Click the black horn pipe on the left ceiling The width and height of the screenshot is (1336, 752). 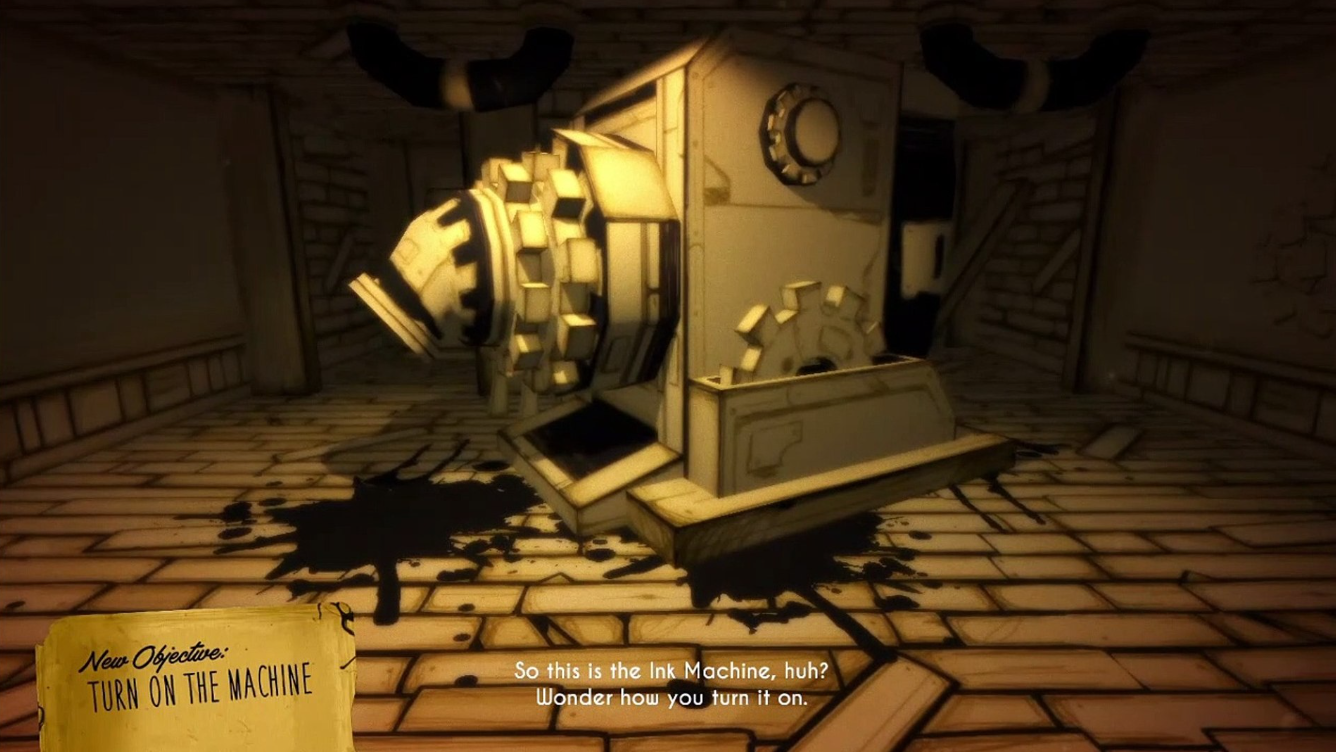[420, 55]
